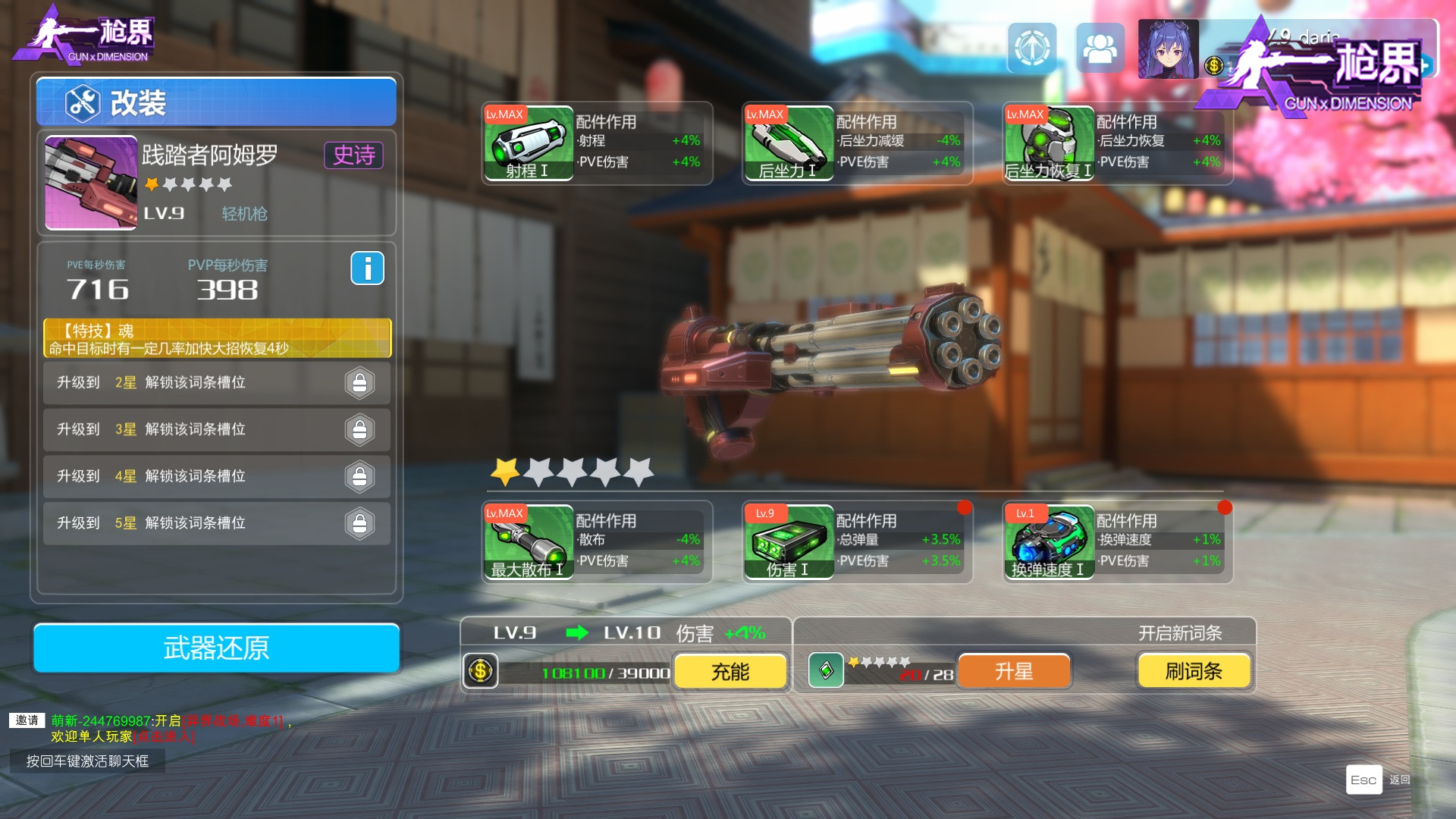
Task: Reroll affixes with 刷词条 button
Action: click(x=1193, y=672)
